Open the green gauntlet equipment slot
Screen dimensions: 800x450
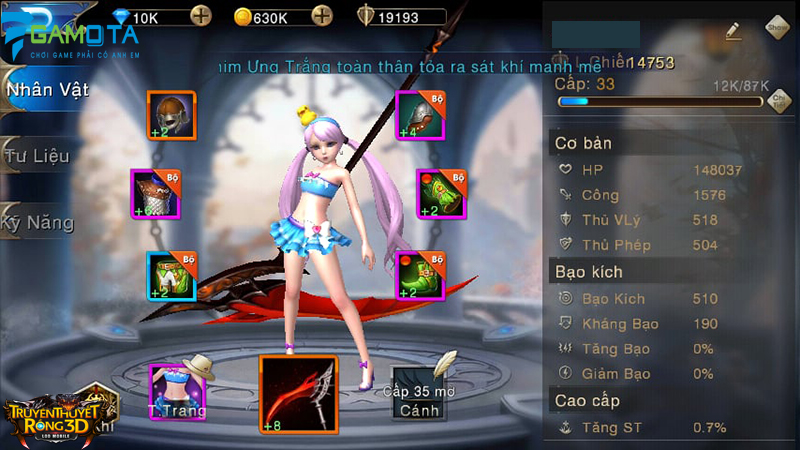(441, 193)
